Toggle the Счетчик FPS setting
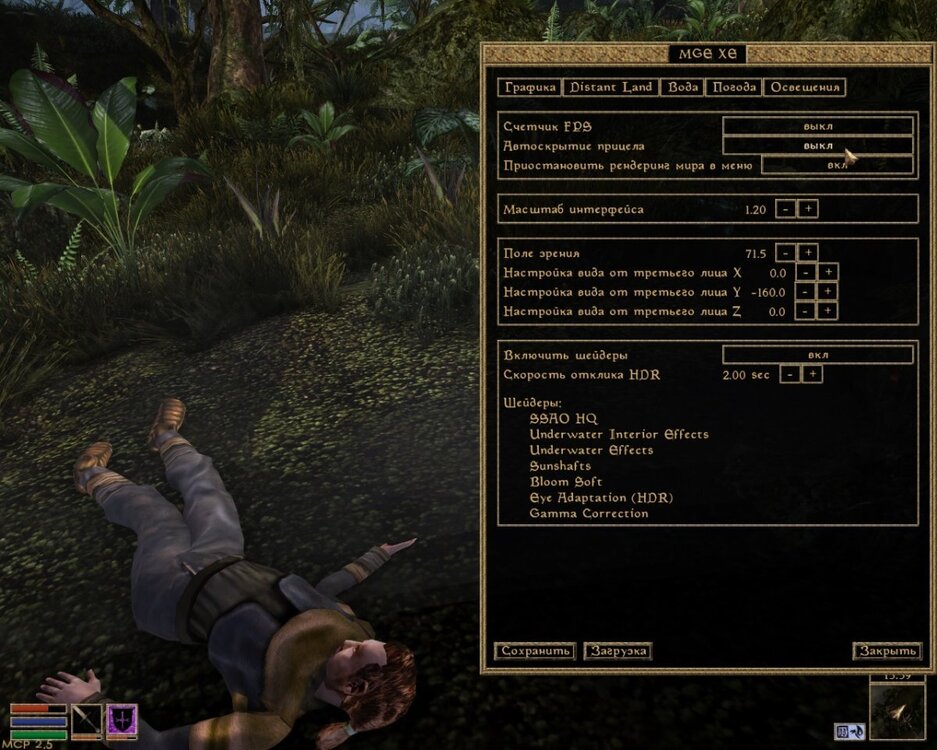This screenshot has height=750, width=937. point(817,126)
